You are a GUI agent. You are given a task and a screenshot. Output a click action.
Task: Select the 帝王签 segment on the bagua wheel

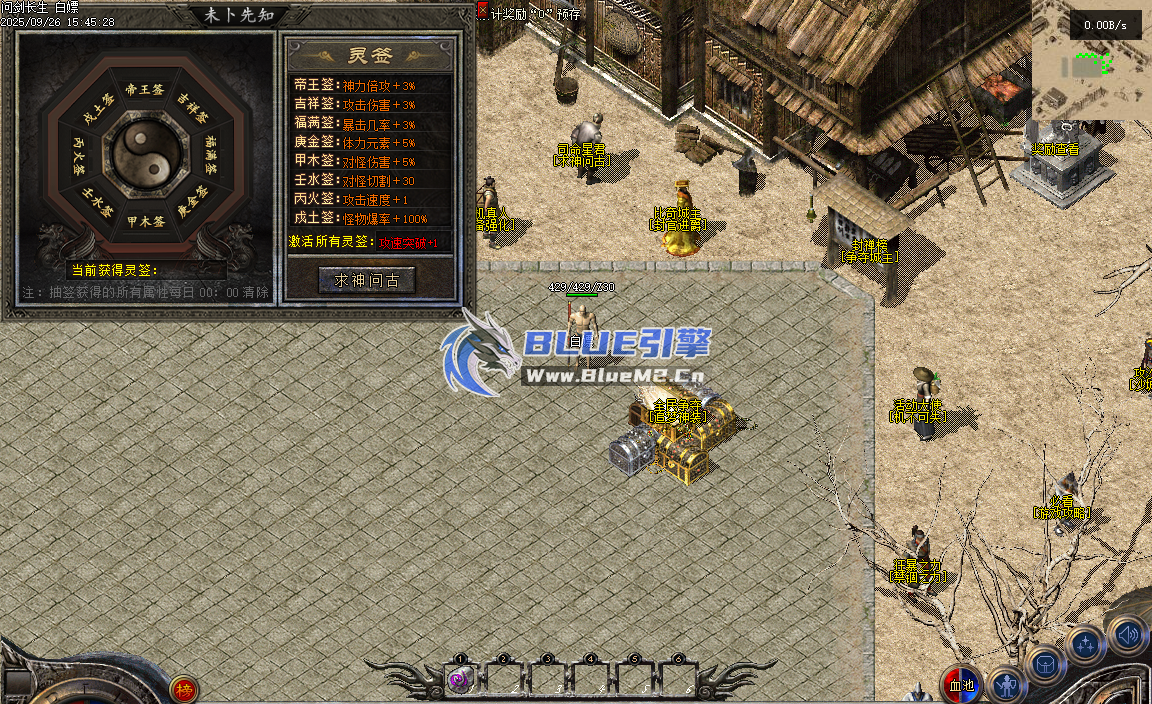(145, 89)
